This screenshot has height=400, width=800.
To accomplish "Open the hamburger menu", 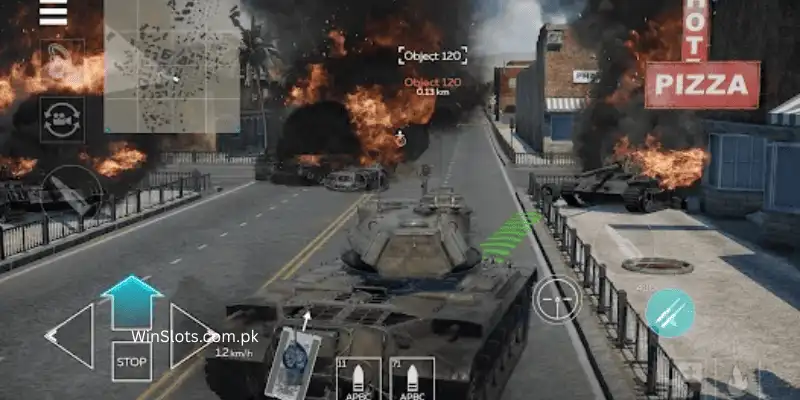I will point(52,12).
